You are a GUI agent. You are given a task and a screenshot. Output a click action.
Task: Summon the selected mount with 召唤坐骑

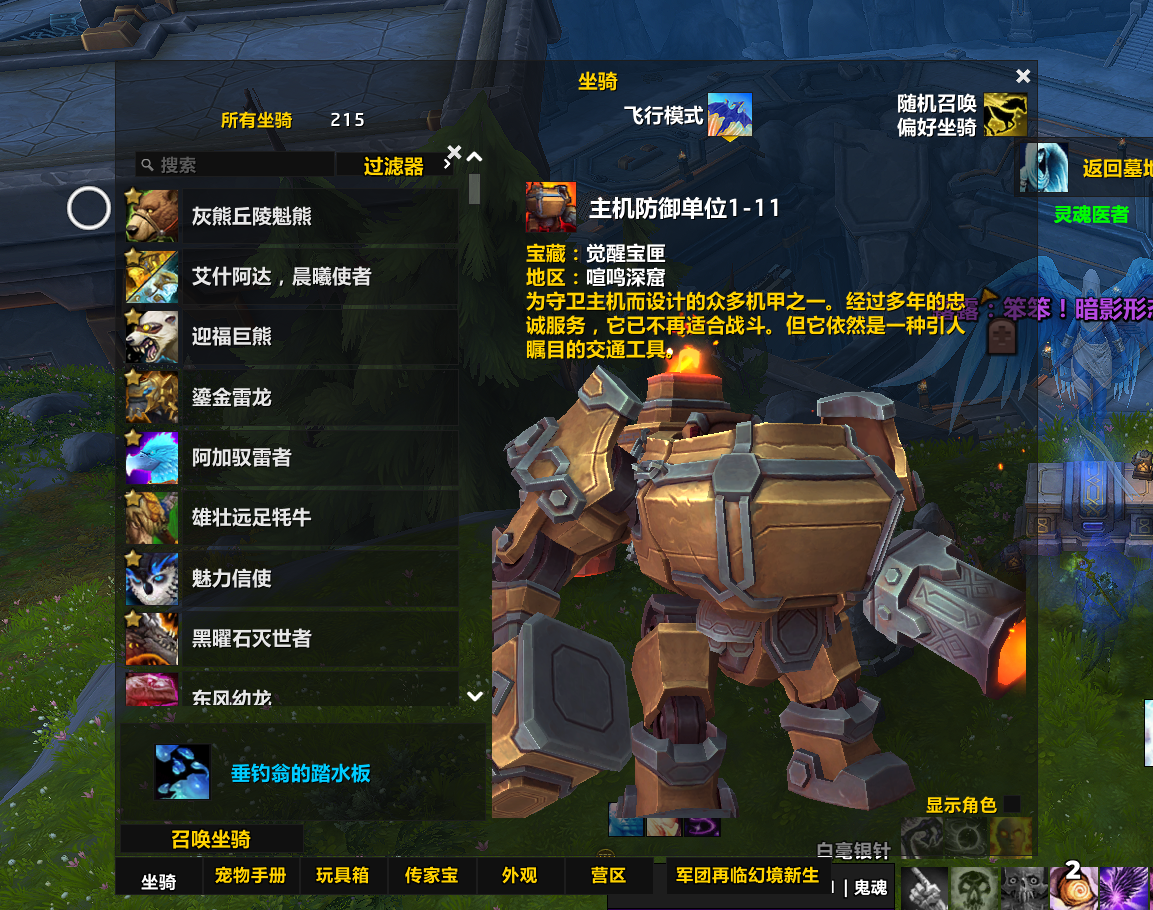(x=211, y=839)
